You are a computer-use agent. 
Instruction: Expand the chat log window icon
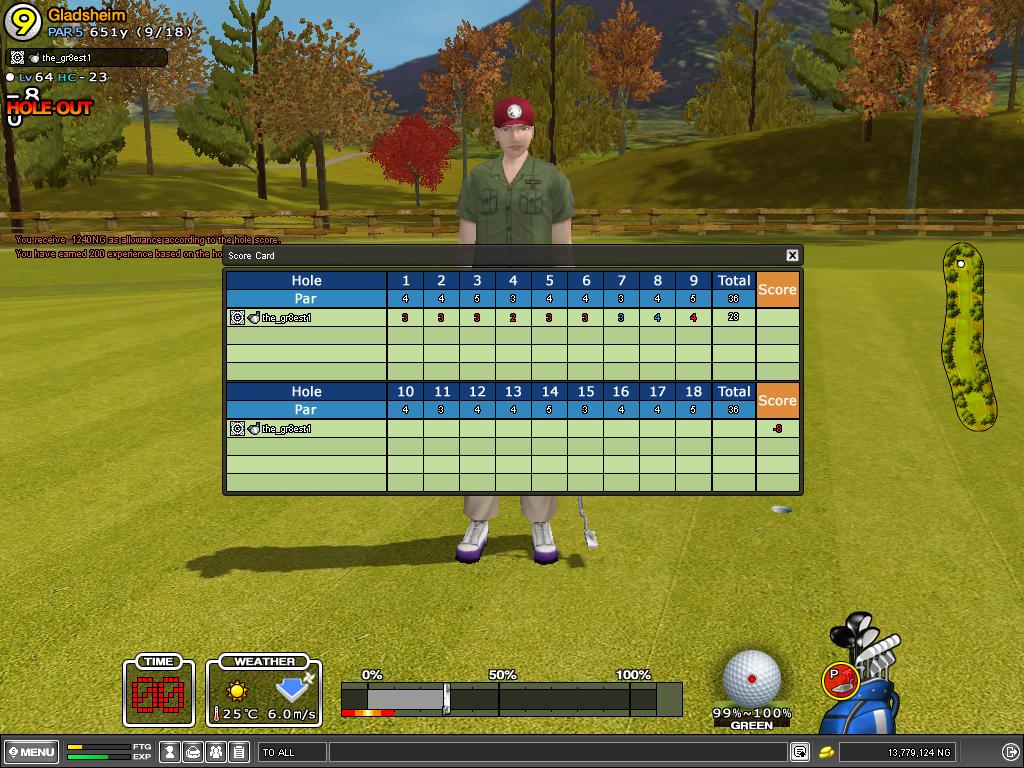click(x=800, y=752)
